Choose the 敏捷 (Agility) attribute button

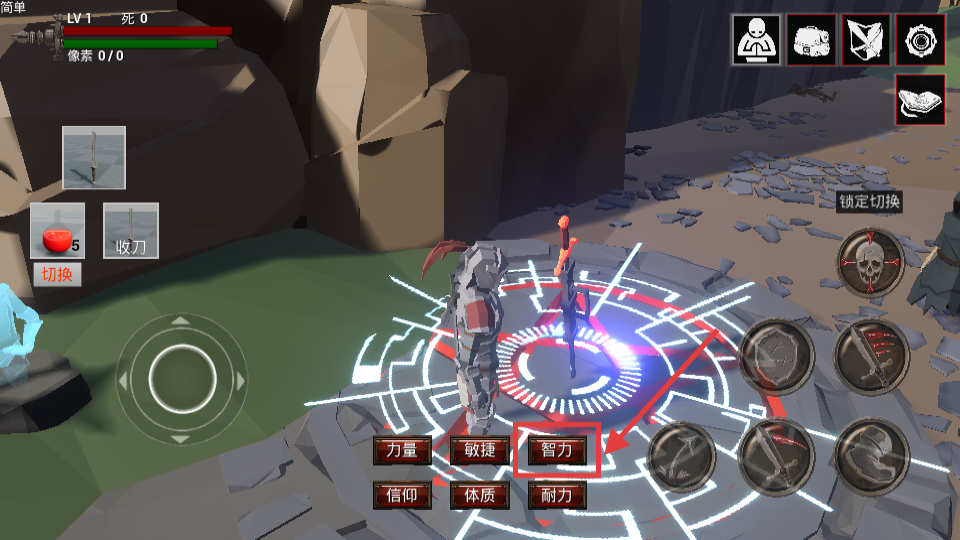pos(473,451)
